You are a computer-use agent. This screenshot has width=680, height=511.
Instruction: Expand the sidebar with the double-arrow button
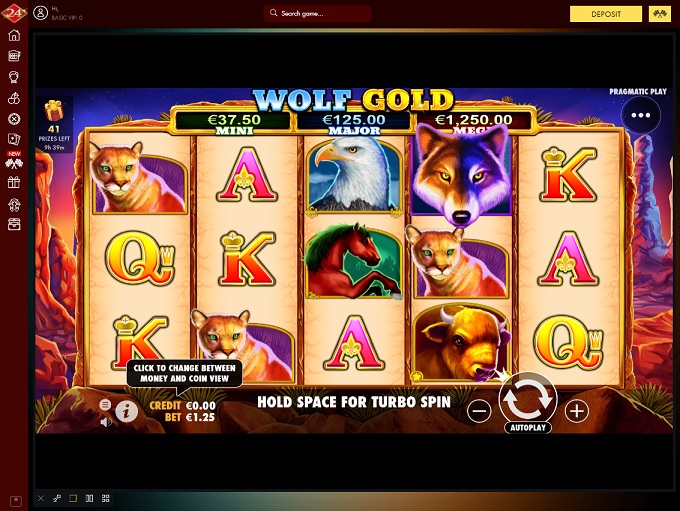click(x=14, y=498)
